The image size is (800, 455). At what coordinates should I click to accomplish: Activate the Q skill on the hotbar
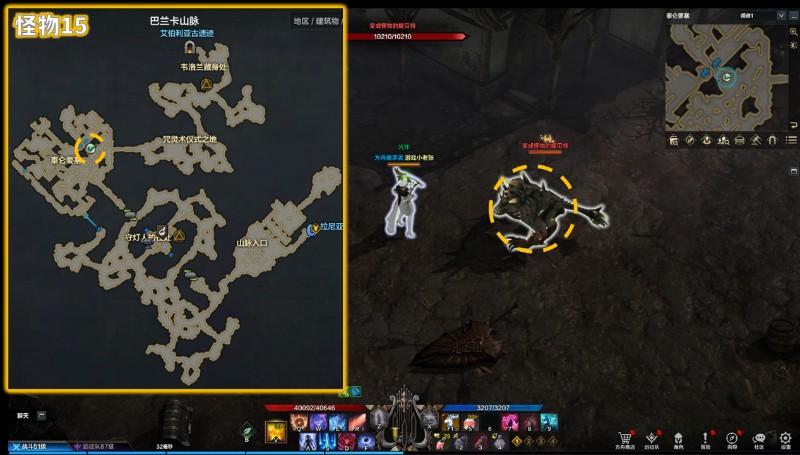299,423
